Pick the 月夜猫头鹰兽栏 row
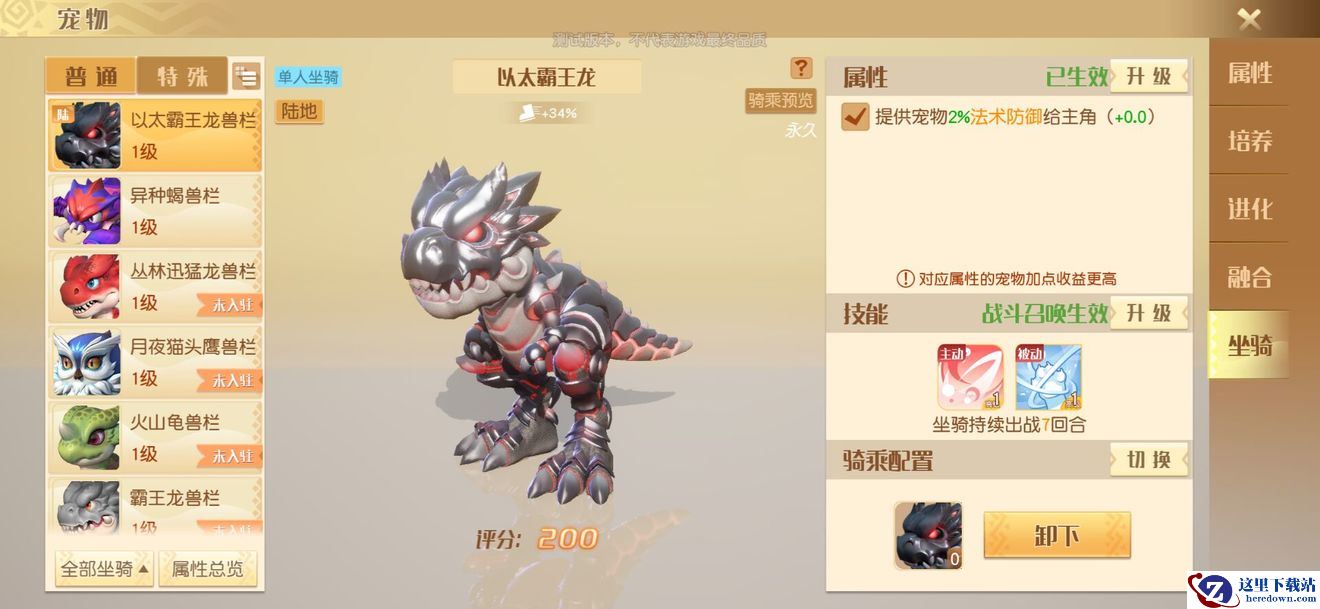The height and width of the screenshot is (609, 1320). click(155, 362)
